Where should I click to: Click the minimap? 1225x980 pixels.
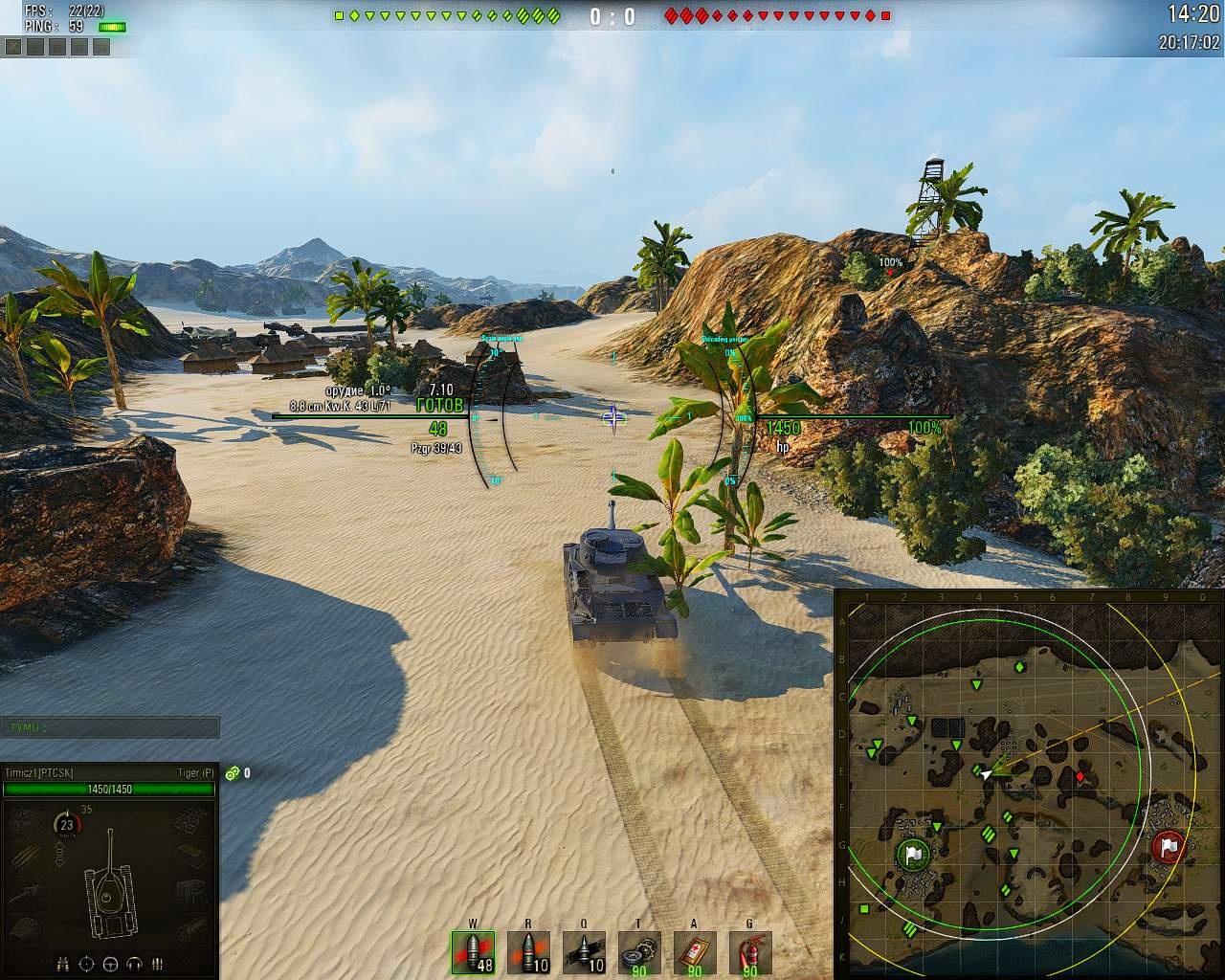pyautogui.click(x=1030, y=785)
